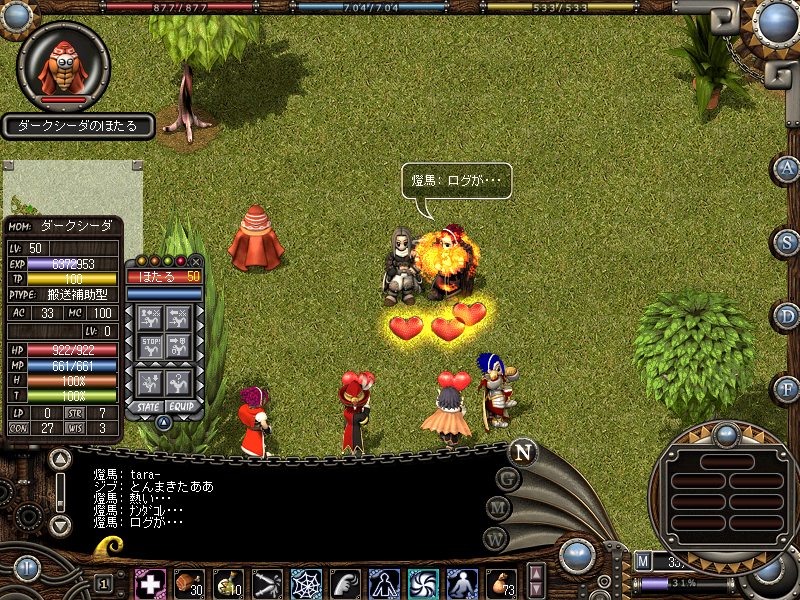Open the pet EQUIP page
This screenshot has width=800, height=600.
(180, 407)
